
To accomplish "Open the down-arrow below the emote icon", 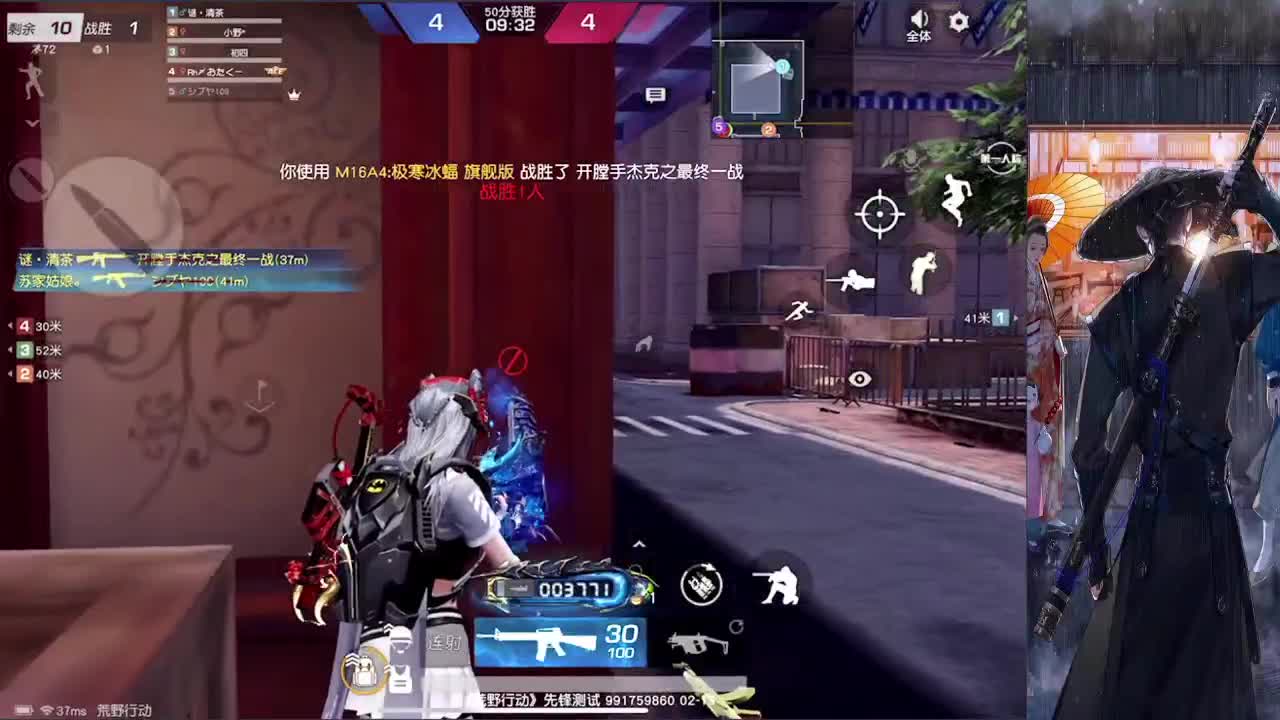I will point(30,121).
